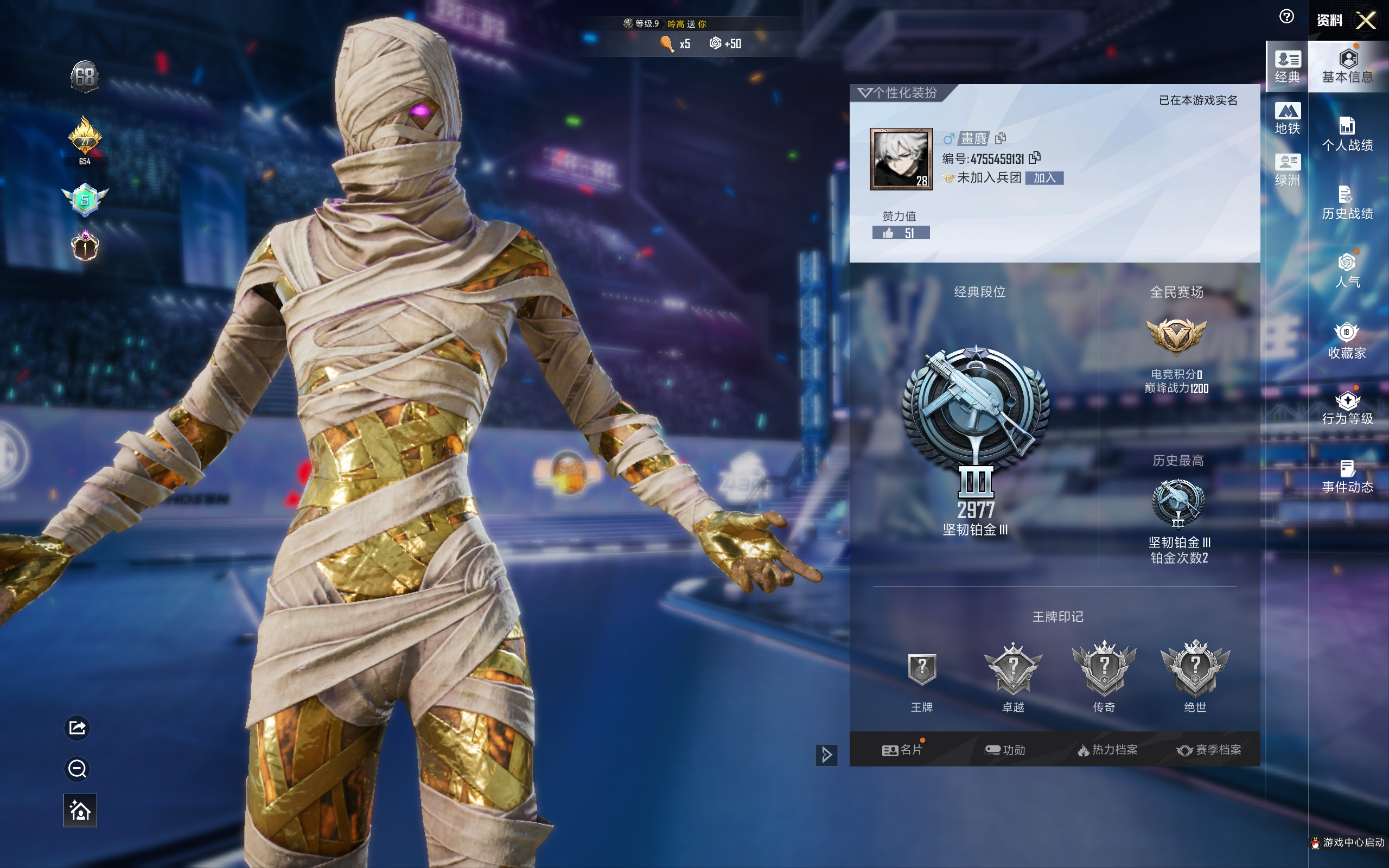Switch to the 地铁 mode tab

point(1287,118)
